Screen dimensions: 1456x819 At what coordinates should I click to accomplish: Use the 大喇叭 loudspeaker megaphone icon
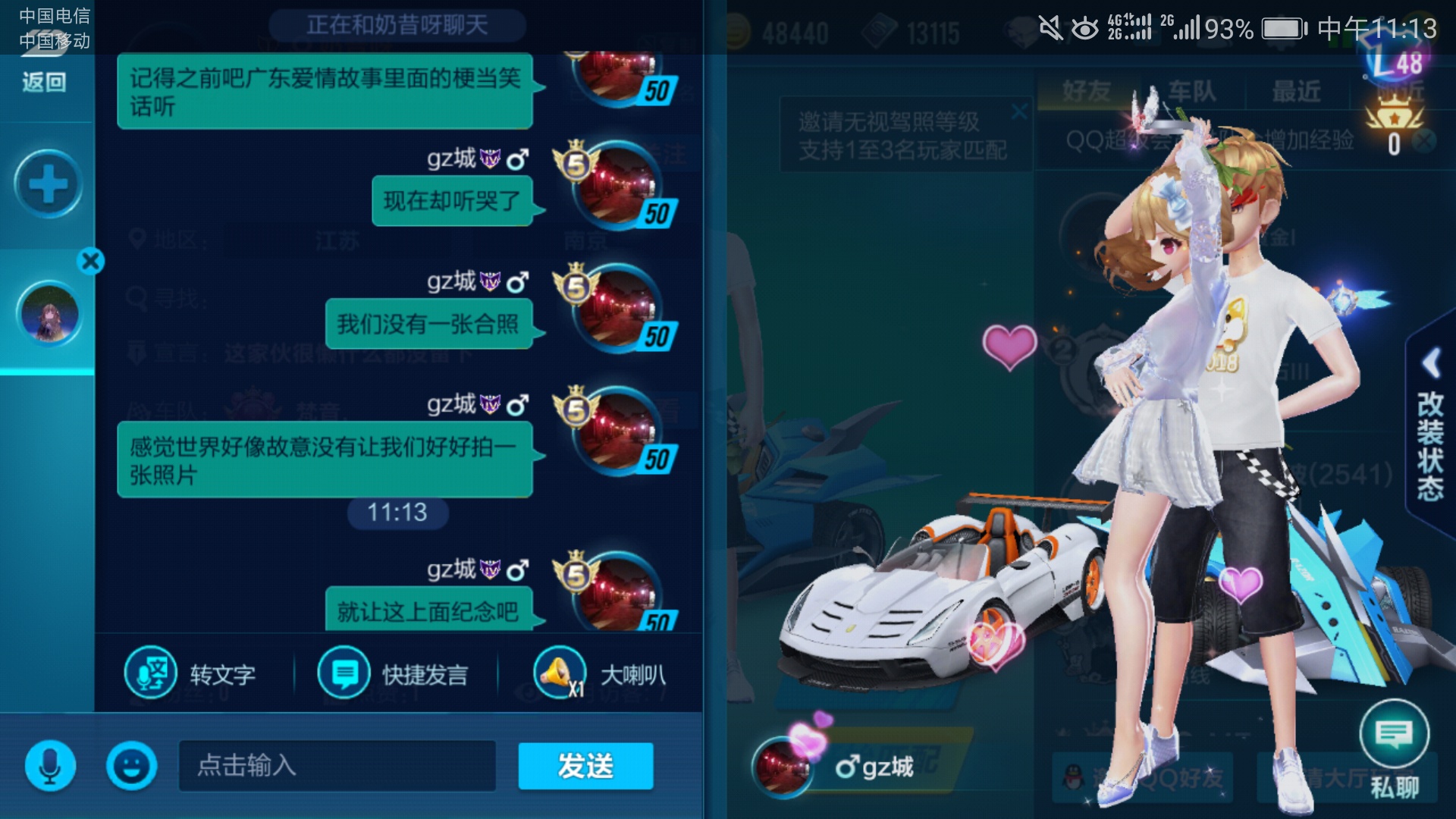(559, 673)
